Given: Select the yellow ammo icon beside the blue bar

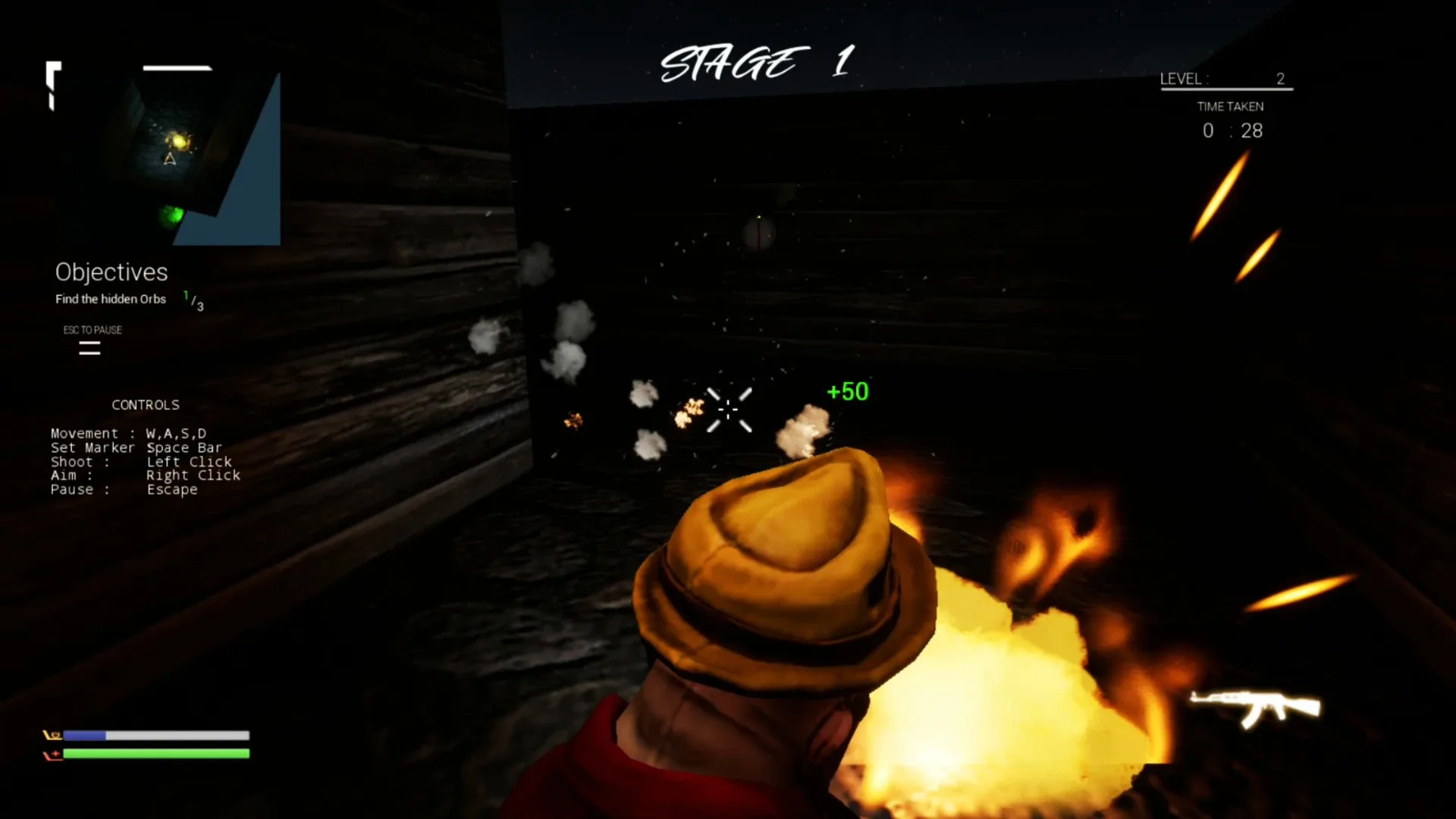Looking at the screenshot, I should (52, 734).
